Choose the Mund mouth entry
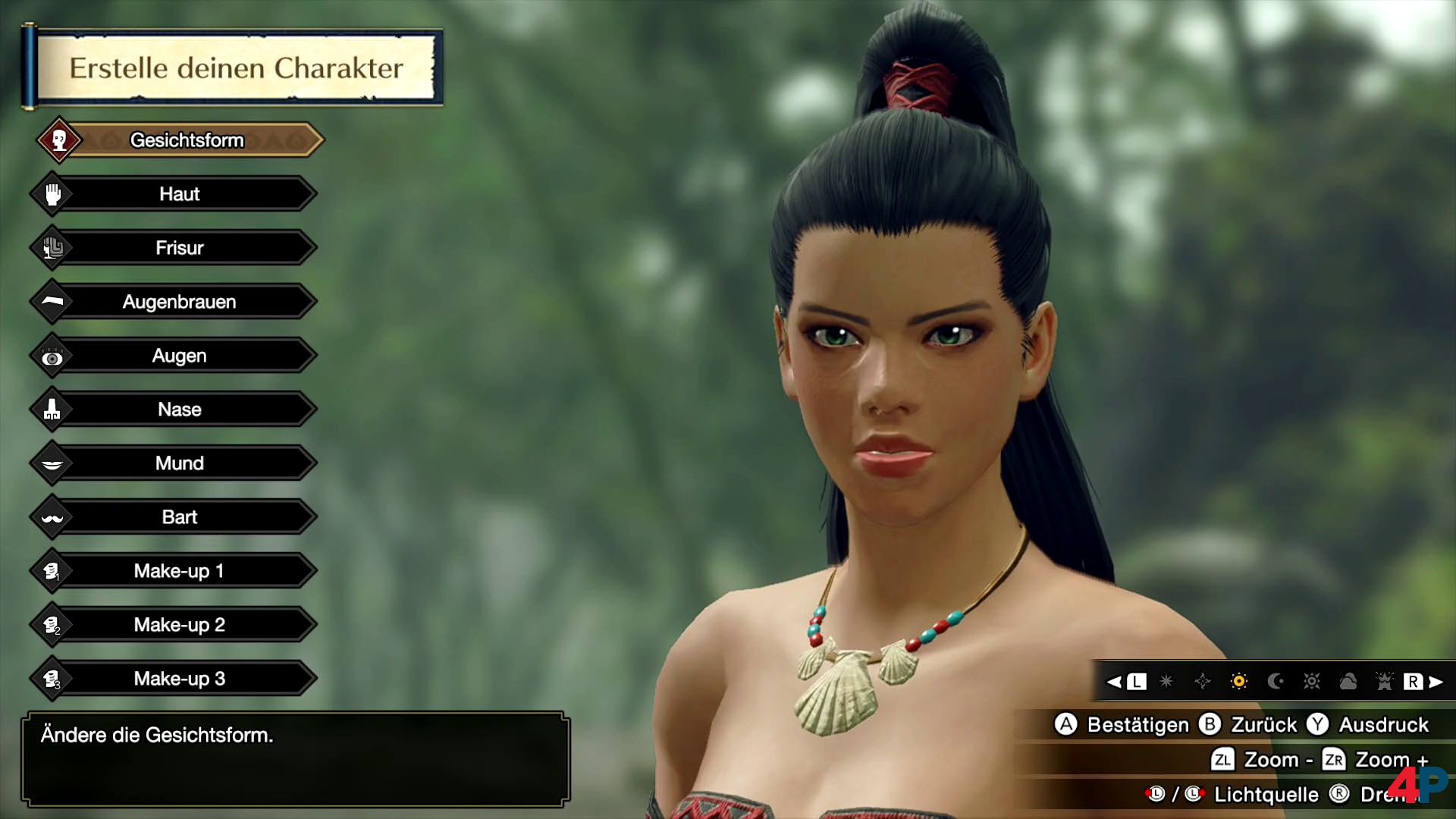Image resolution: width=1456 pixels, height=819 pixels. click(179, 463)
